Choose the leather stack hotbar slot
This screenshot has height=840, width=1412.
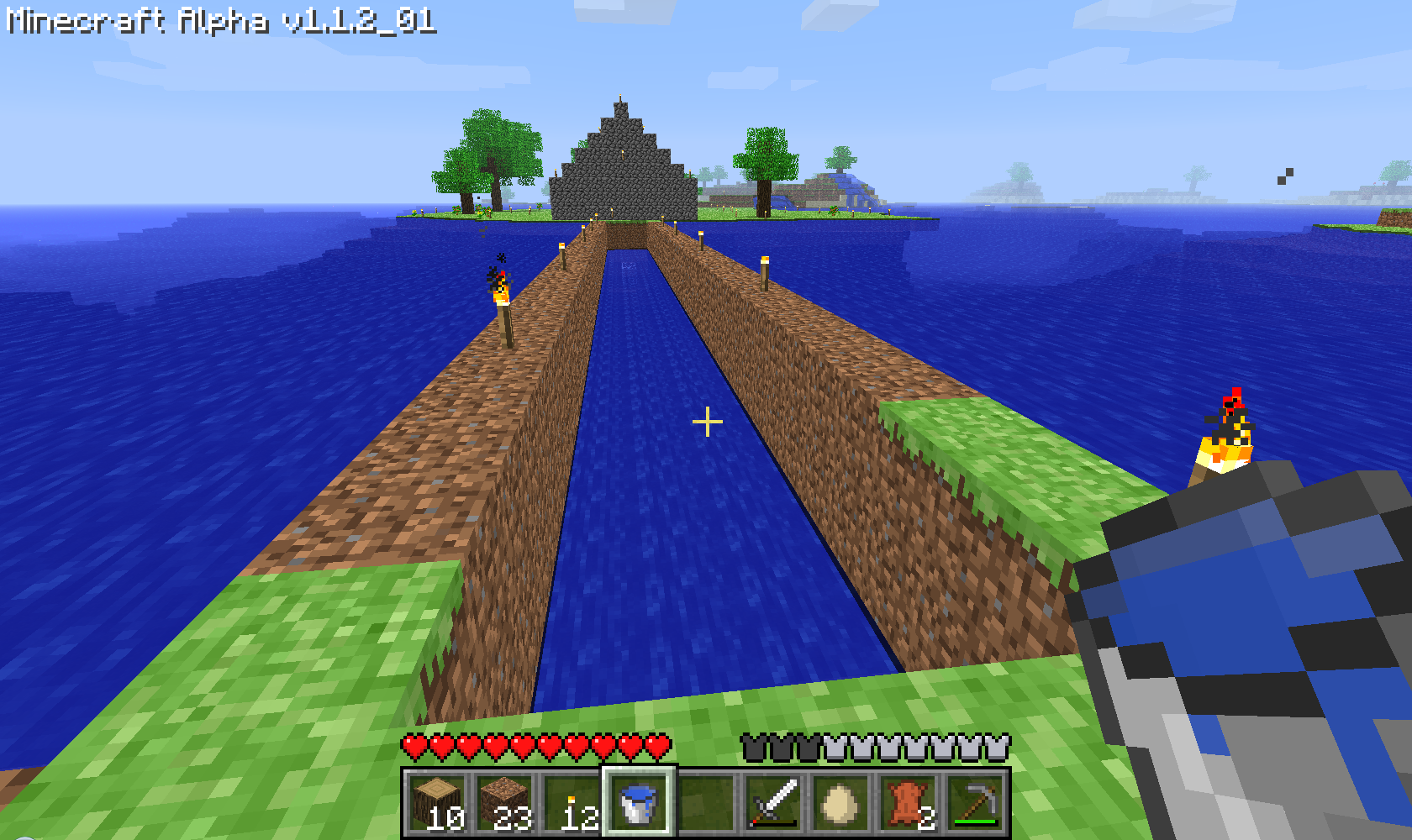[x=908, y=804]
